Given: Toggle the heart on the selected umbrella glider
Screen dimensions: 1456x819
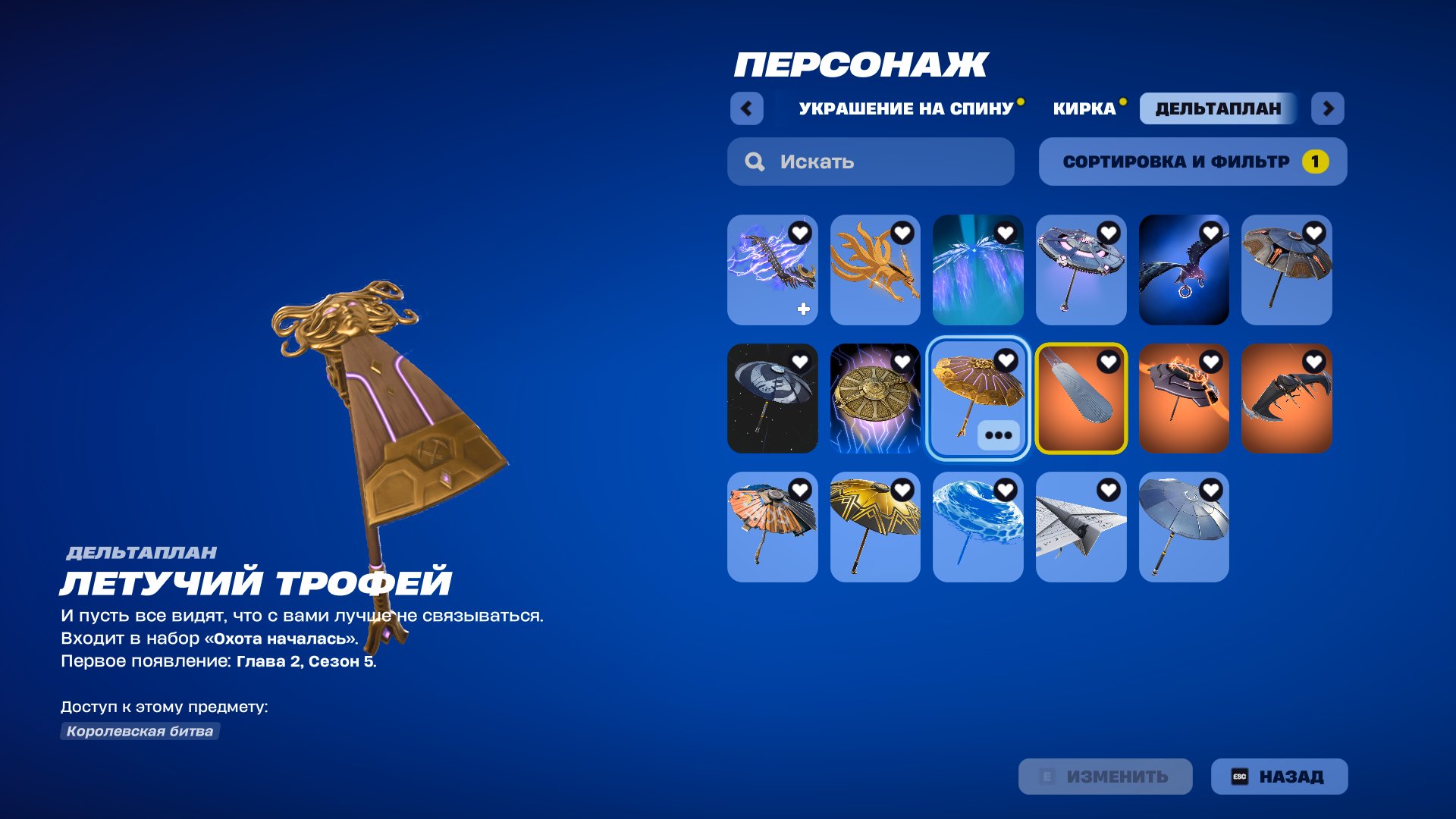Looking at the screenshot, I should [x=1007, y=361].
